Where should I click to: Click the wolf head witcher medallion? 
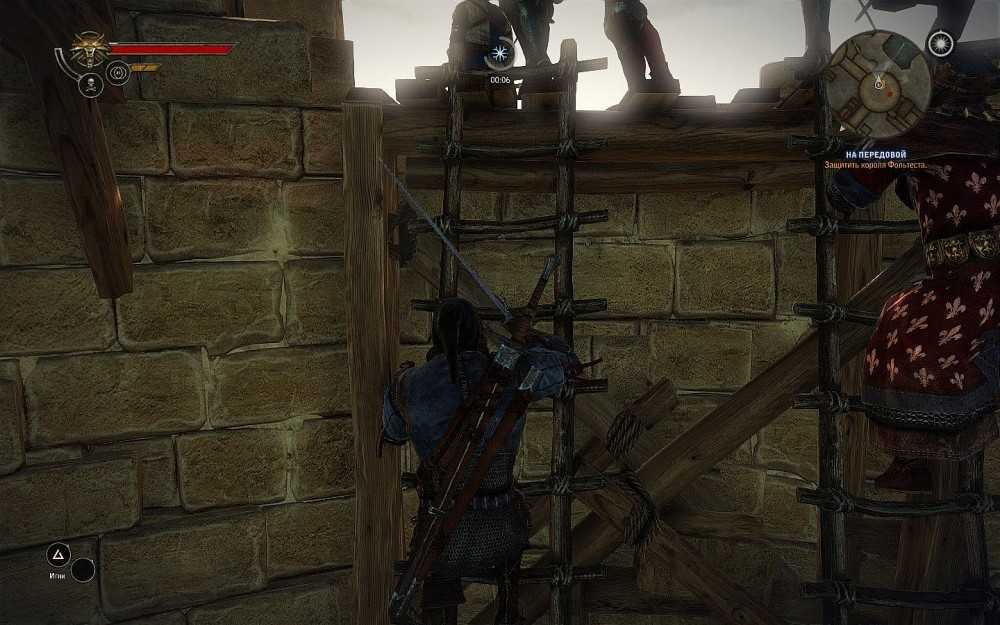click(x=88, y=48)
